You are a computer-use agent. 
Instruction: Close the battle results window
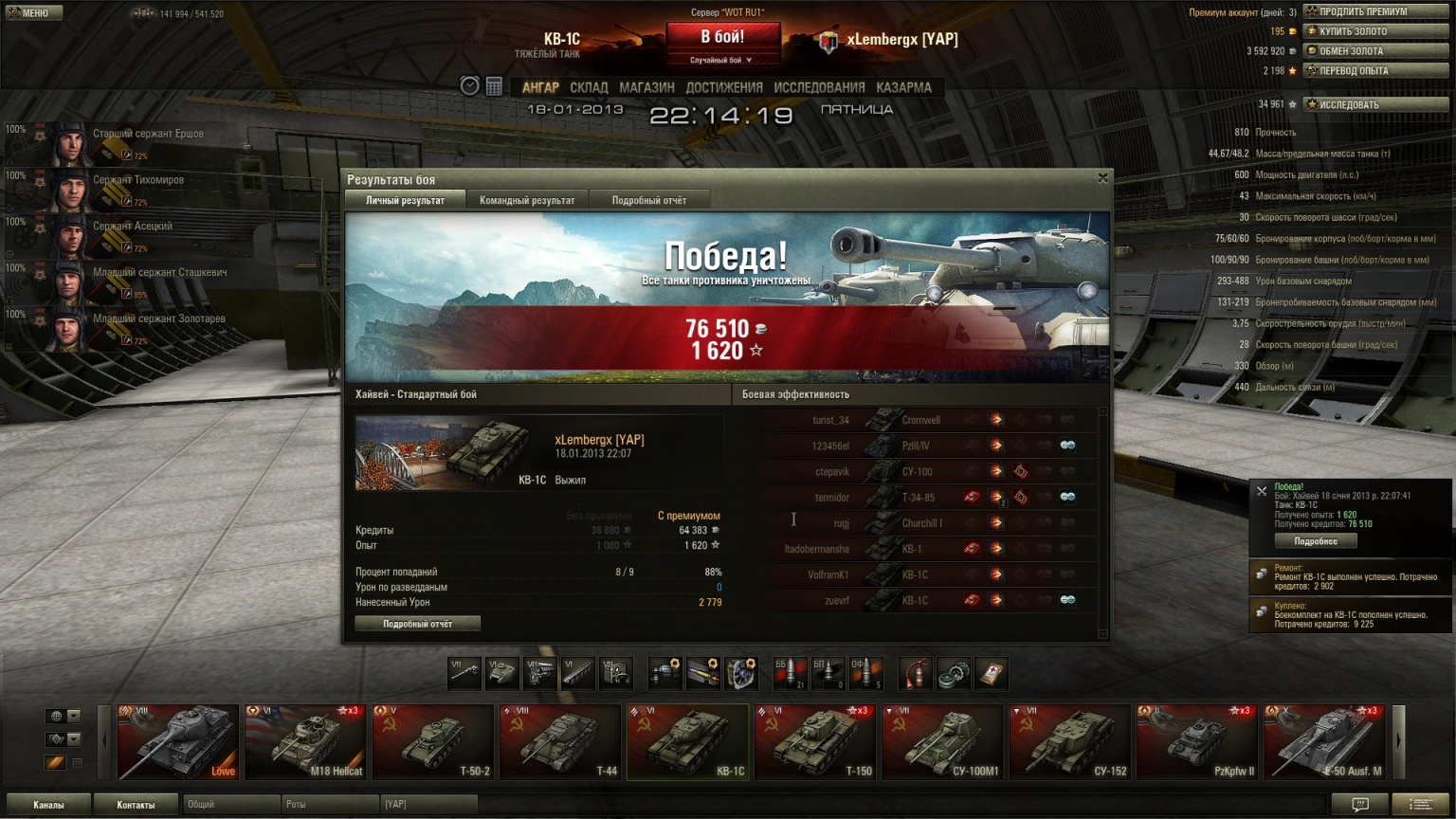point(1102,177)
